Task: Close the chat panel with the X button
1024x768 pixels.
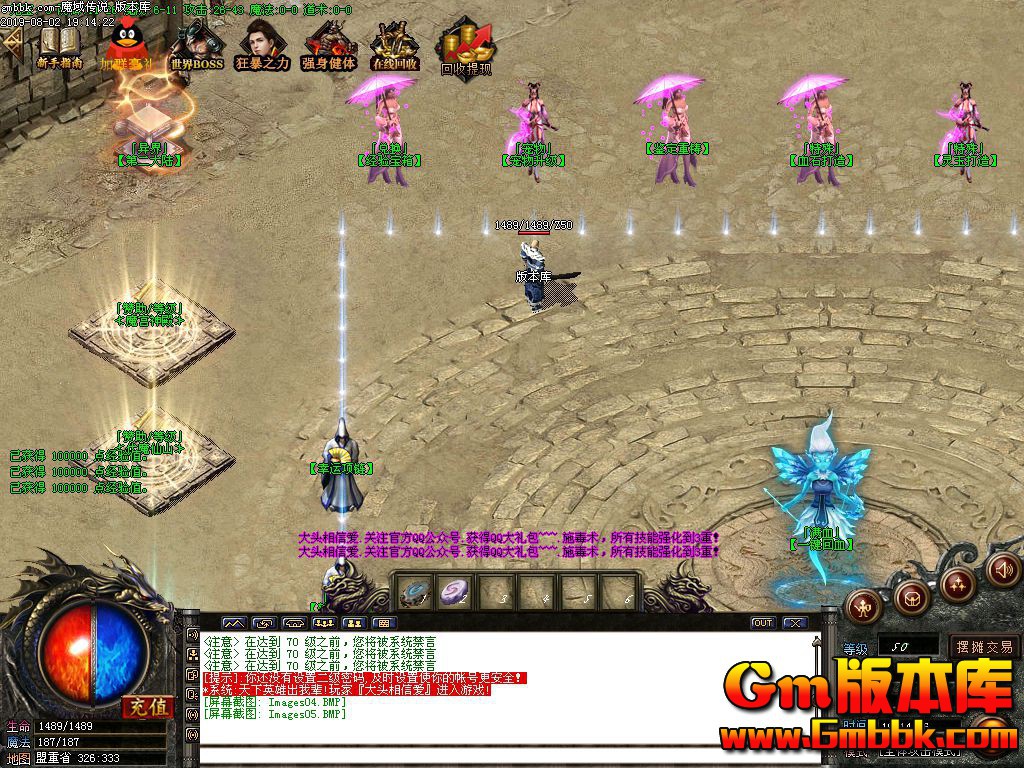Action: pos(795,623)
